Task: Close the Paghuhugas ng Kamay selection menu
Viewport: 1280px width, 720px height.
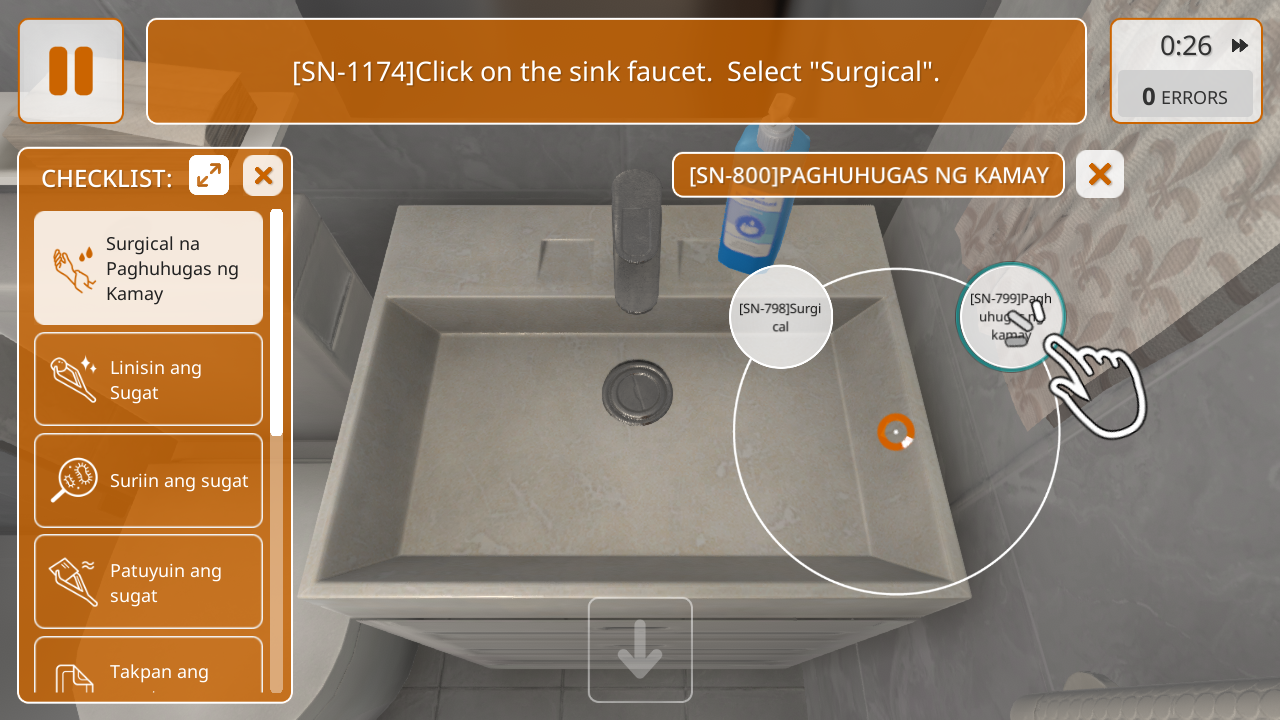Action: pyautogui.click(x=1100, y=175)
